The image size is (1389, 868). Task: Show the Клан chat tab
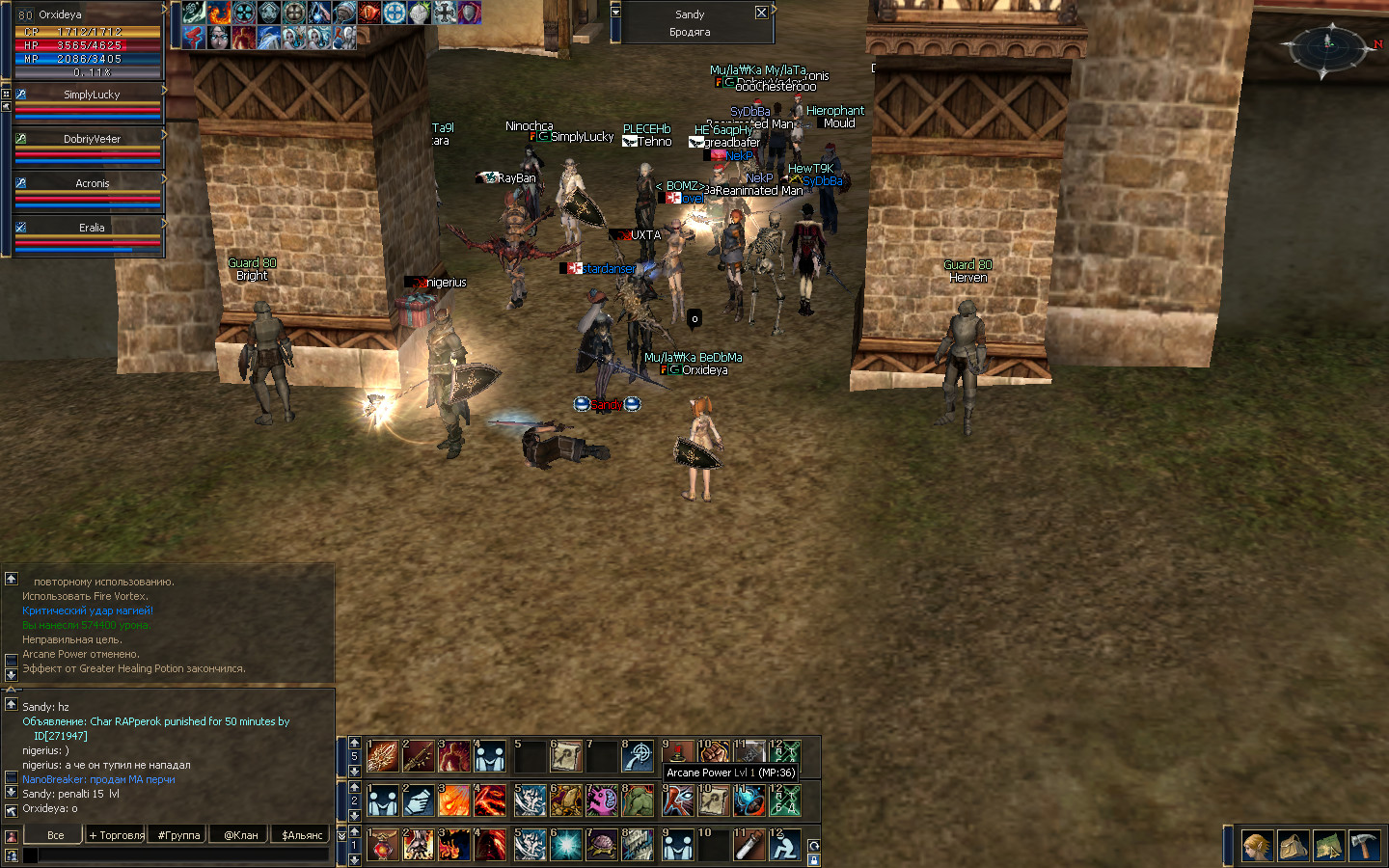pos(240,835)
